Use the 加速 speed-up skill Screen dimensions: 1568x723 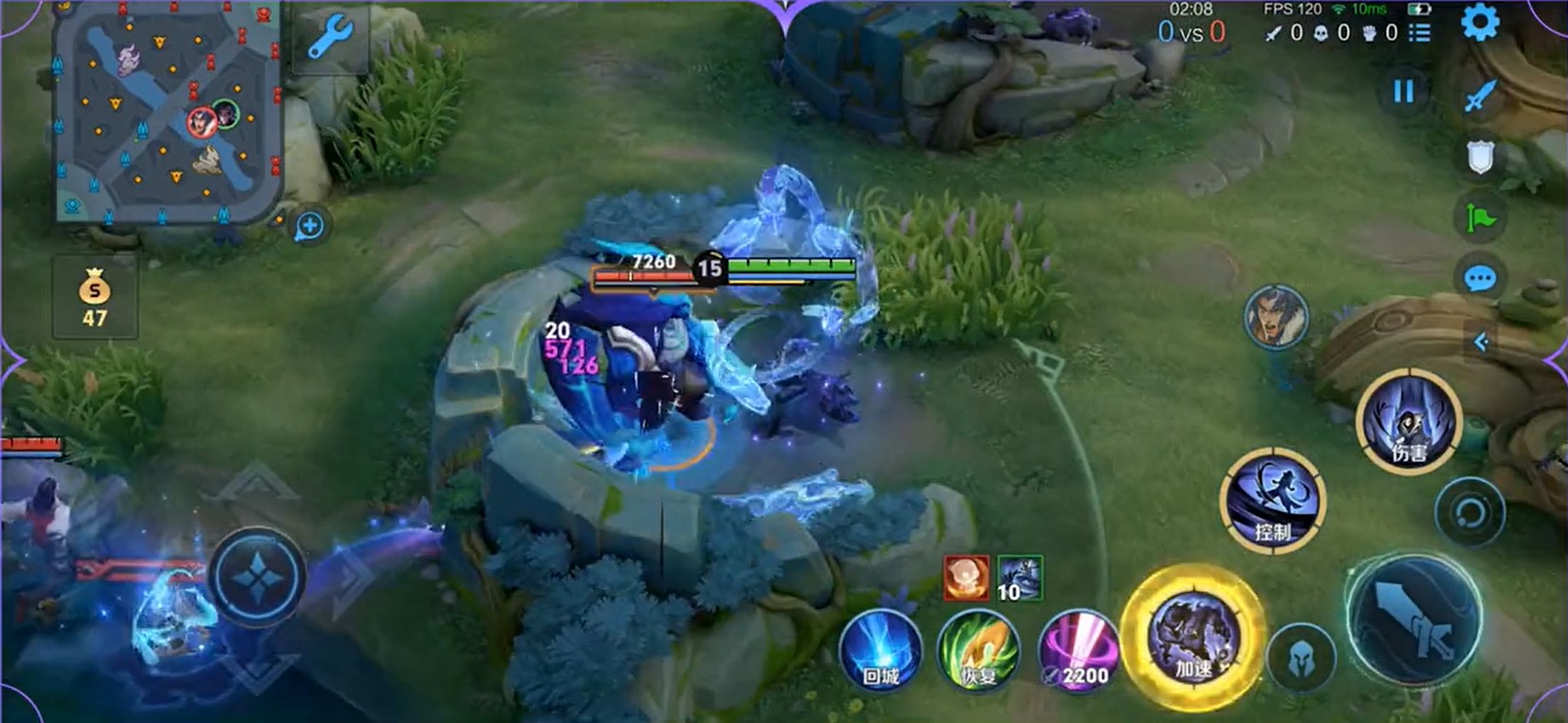(1192, 638)
